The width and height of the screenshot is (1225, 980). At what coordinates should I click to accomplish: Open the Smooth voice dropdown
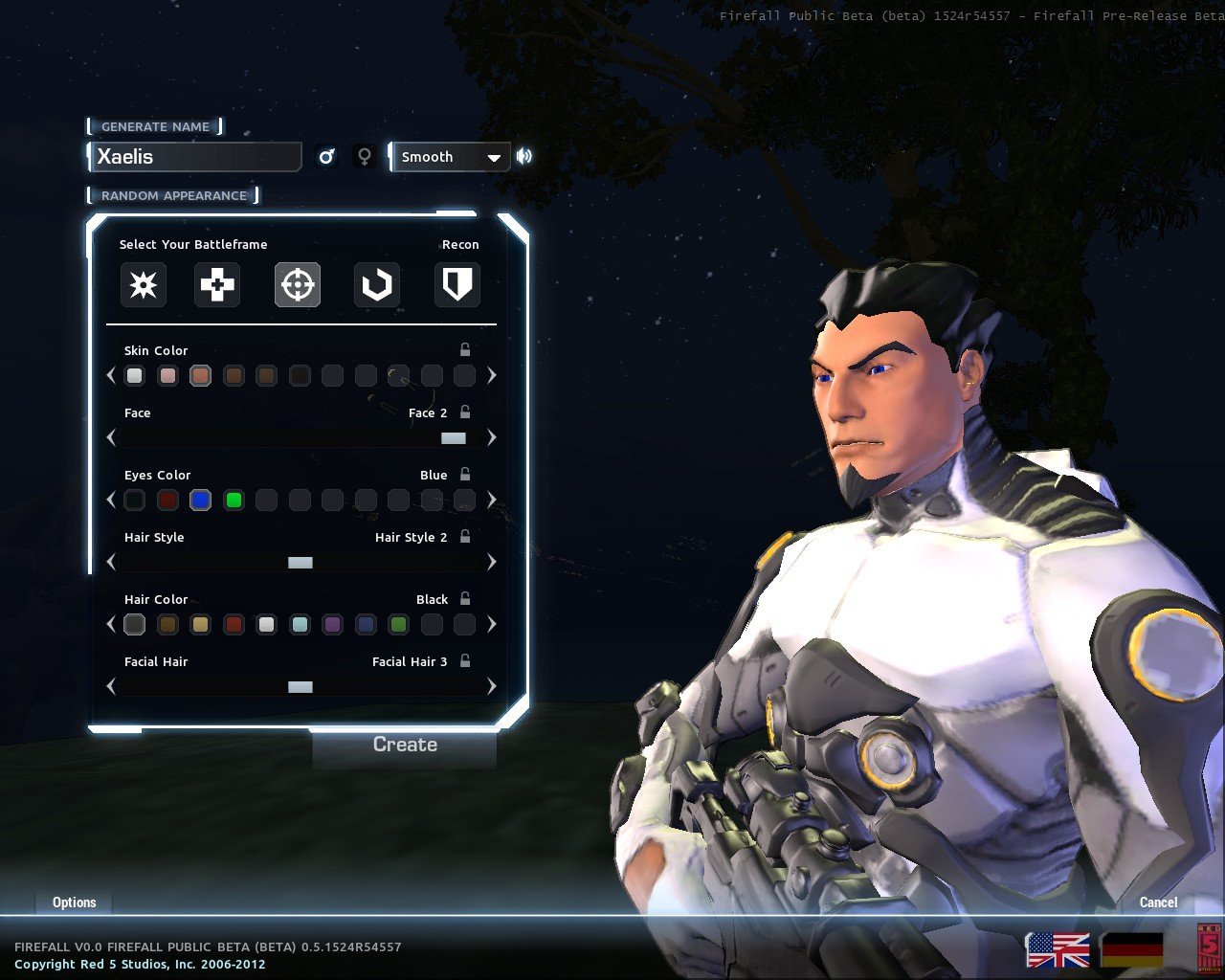coord(450,157)
